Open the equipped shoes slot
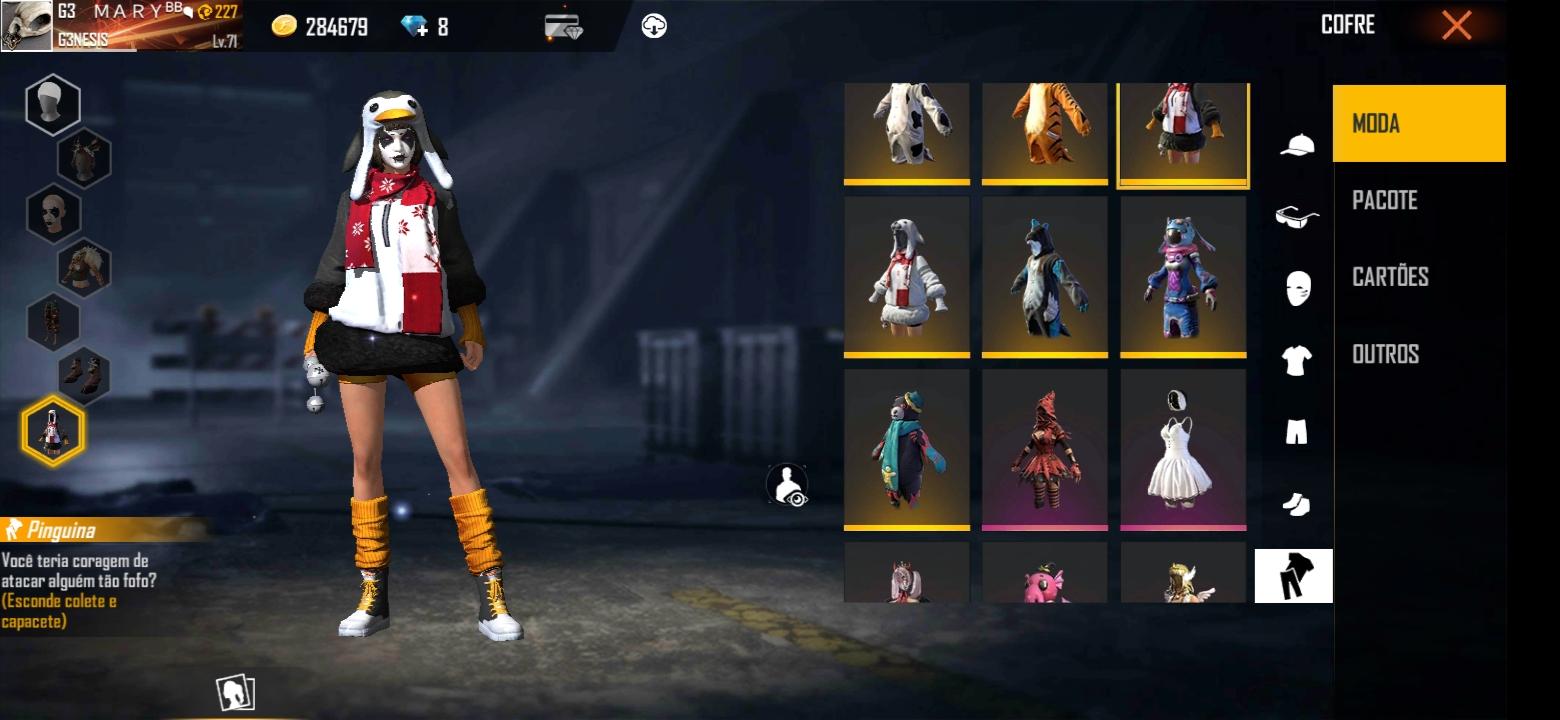Screen dimensions: 1560x720 coord(83,374)
